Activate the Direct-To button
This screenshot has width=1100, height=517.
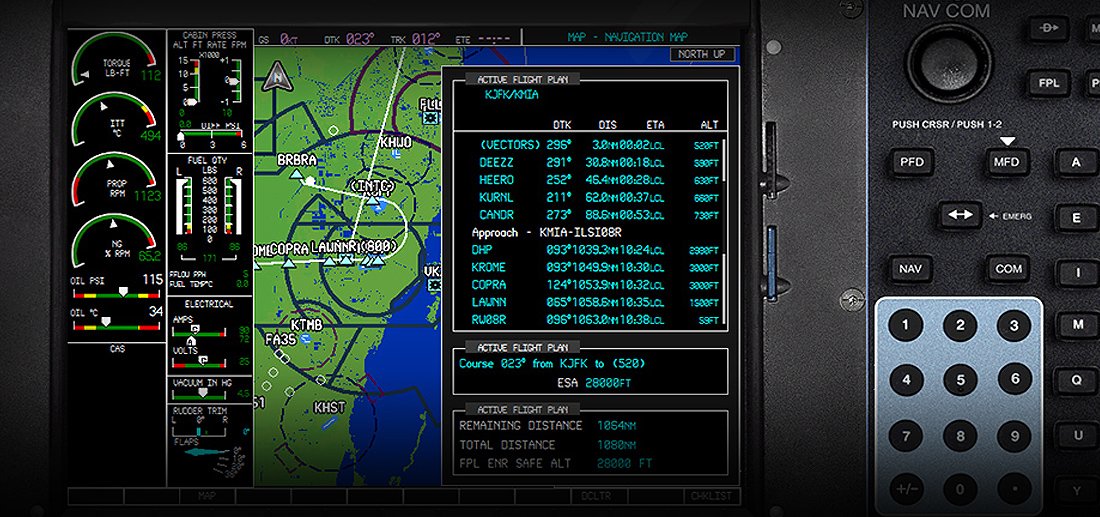click(x=1049, y=28)
